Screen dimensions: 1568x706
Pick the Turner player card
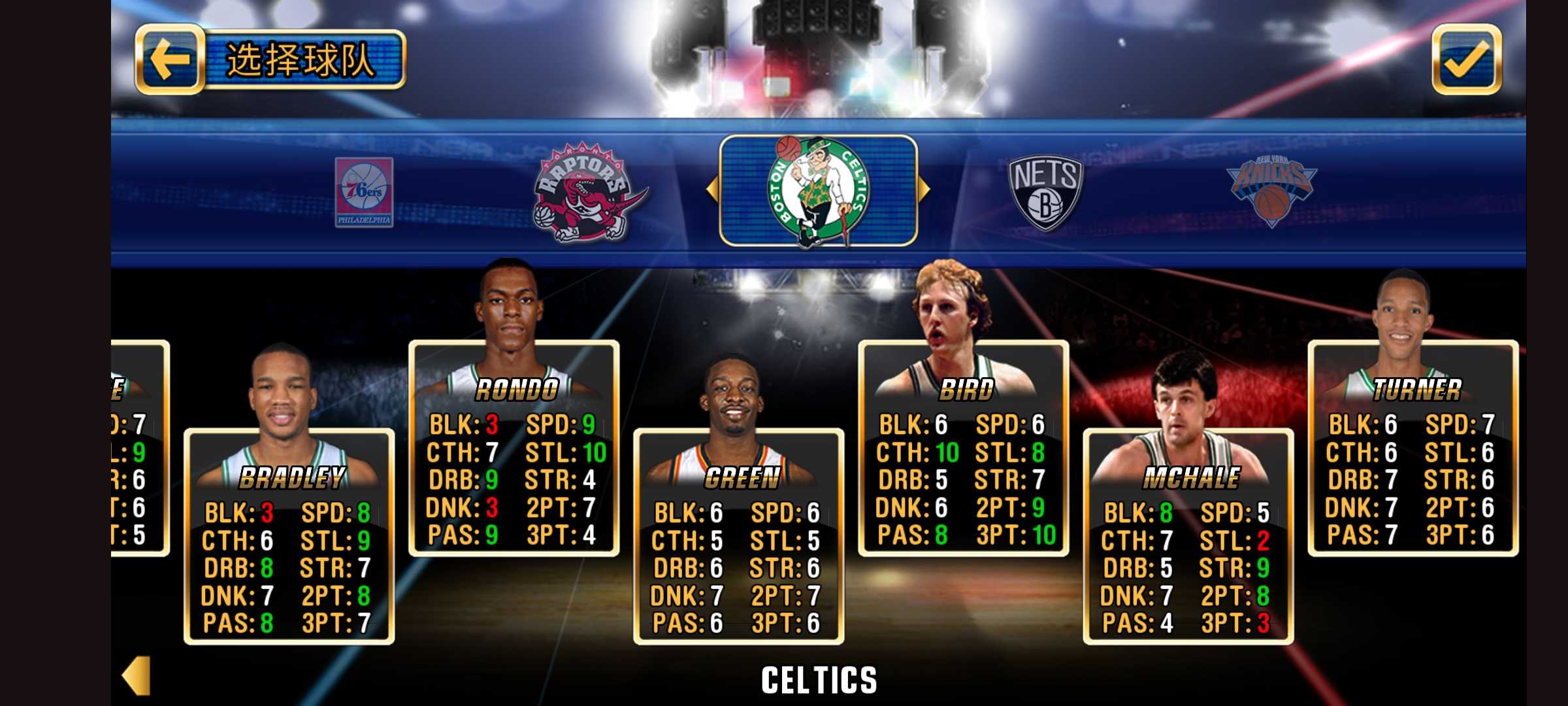tap(1413, 448)
